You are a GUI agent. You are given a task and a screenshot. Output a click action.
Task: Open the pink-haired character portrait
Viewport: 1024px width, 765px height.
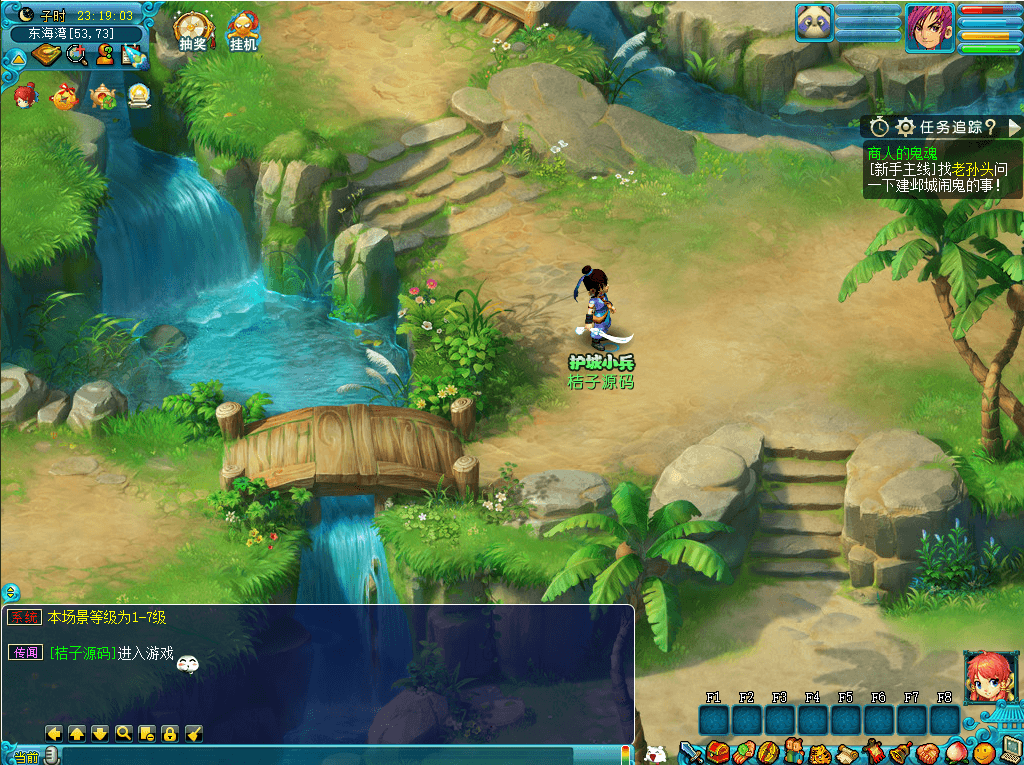pyautogui.click(x=929, y=27)
